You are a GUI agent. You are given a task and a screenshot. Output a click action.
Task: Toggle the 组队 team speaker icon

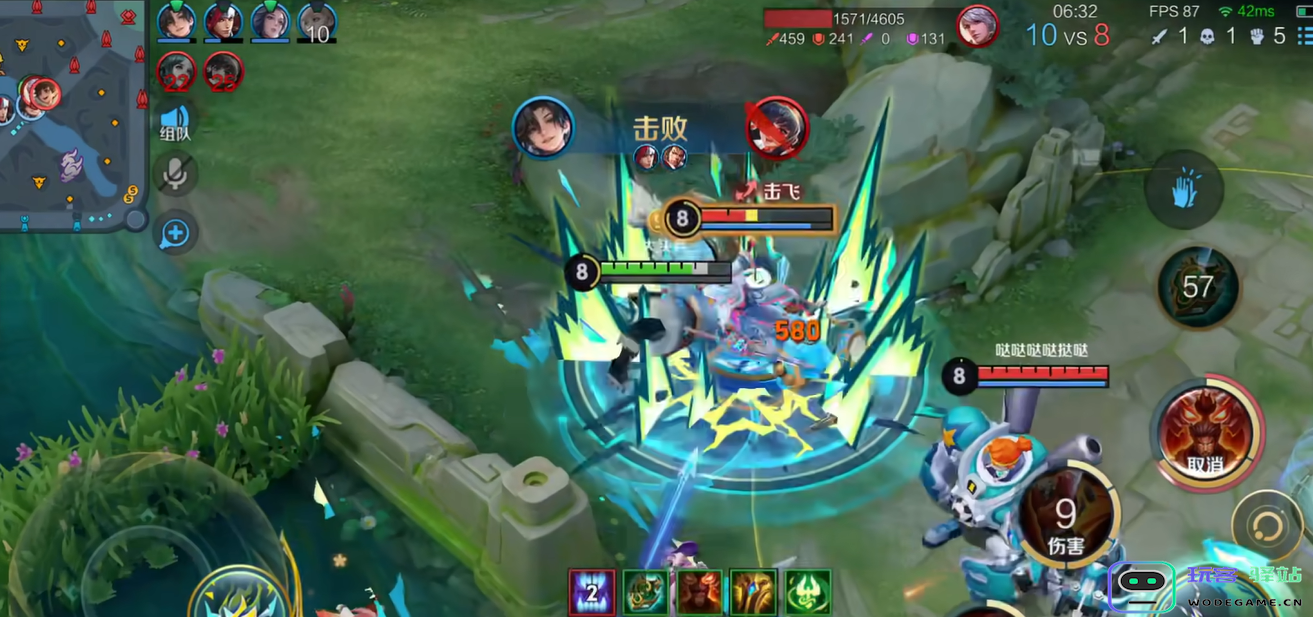(x=176, y=118)
